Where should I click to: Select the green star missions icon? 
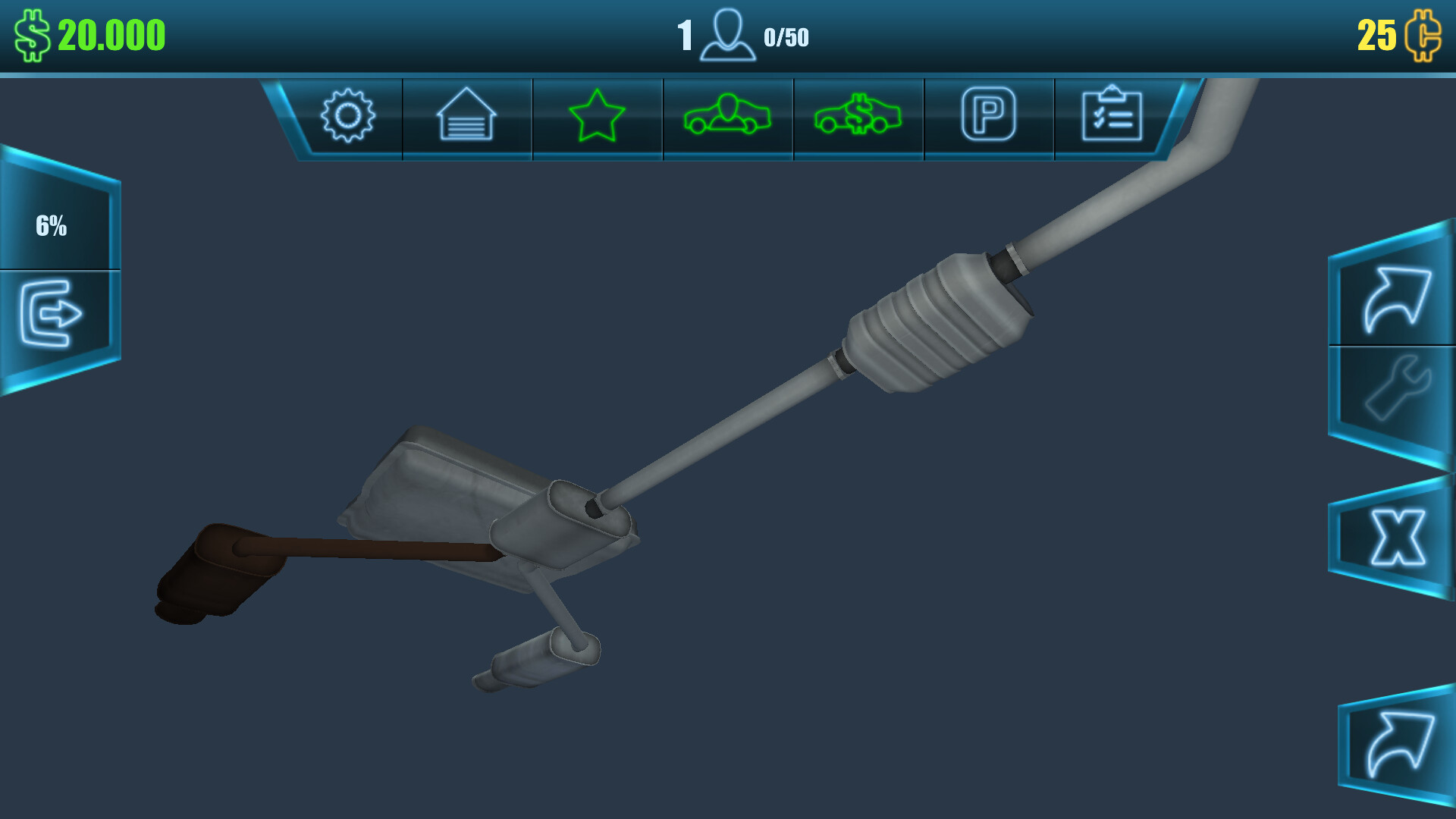pyautogui.click(x=597, y=115)
